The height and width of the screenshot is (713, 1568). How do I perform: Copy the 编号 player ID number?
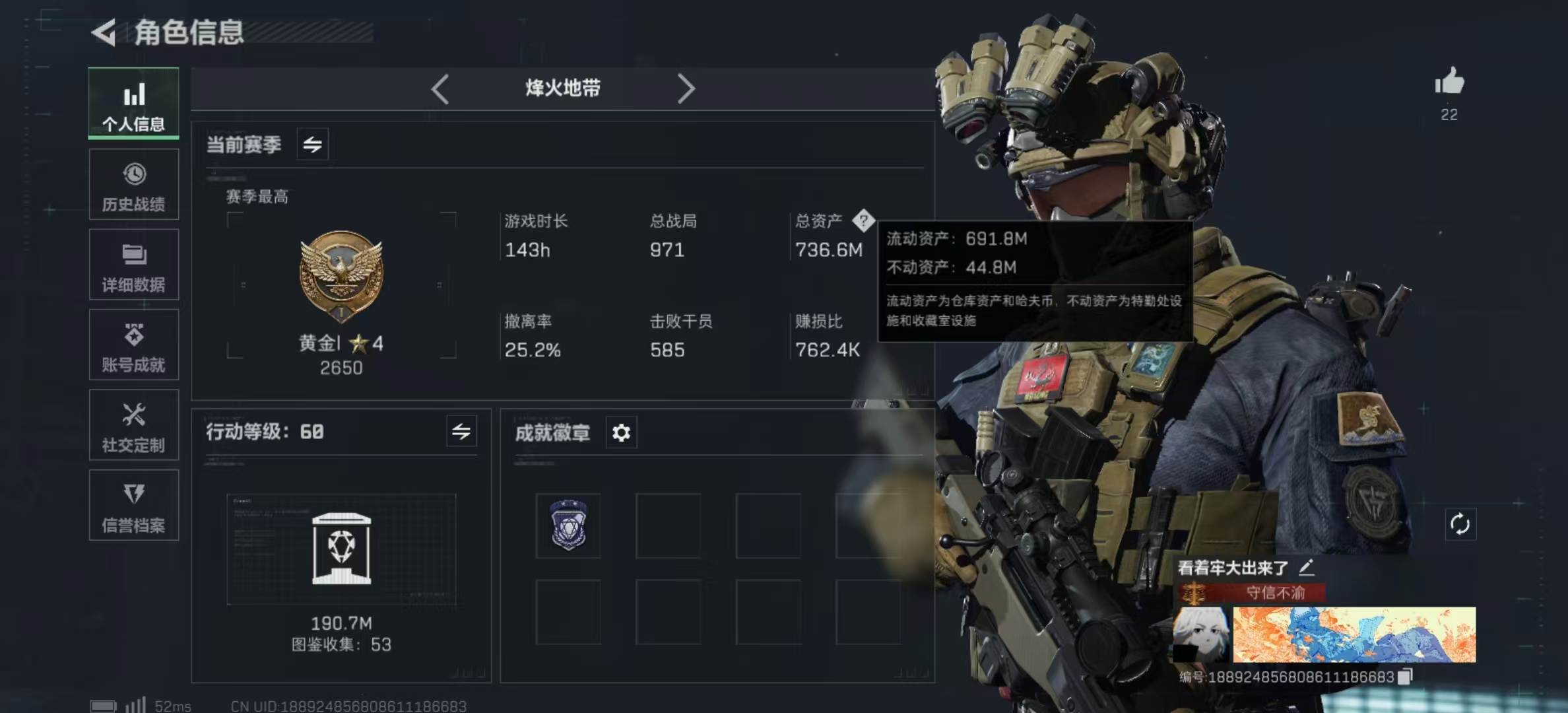[x=1406, y=676]
